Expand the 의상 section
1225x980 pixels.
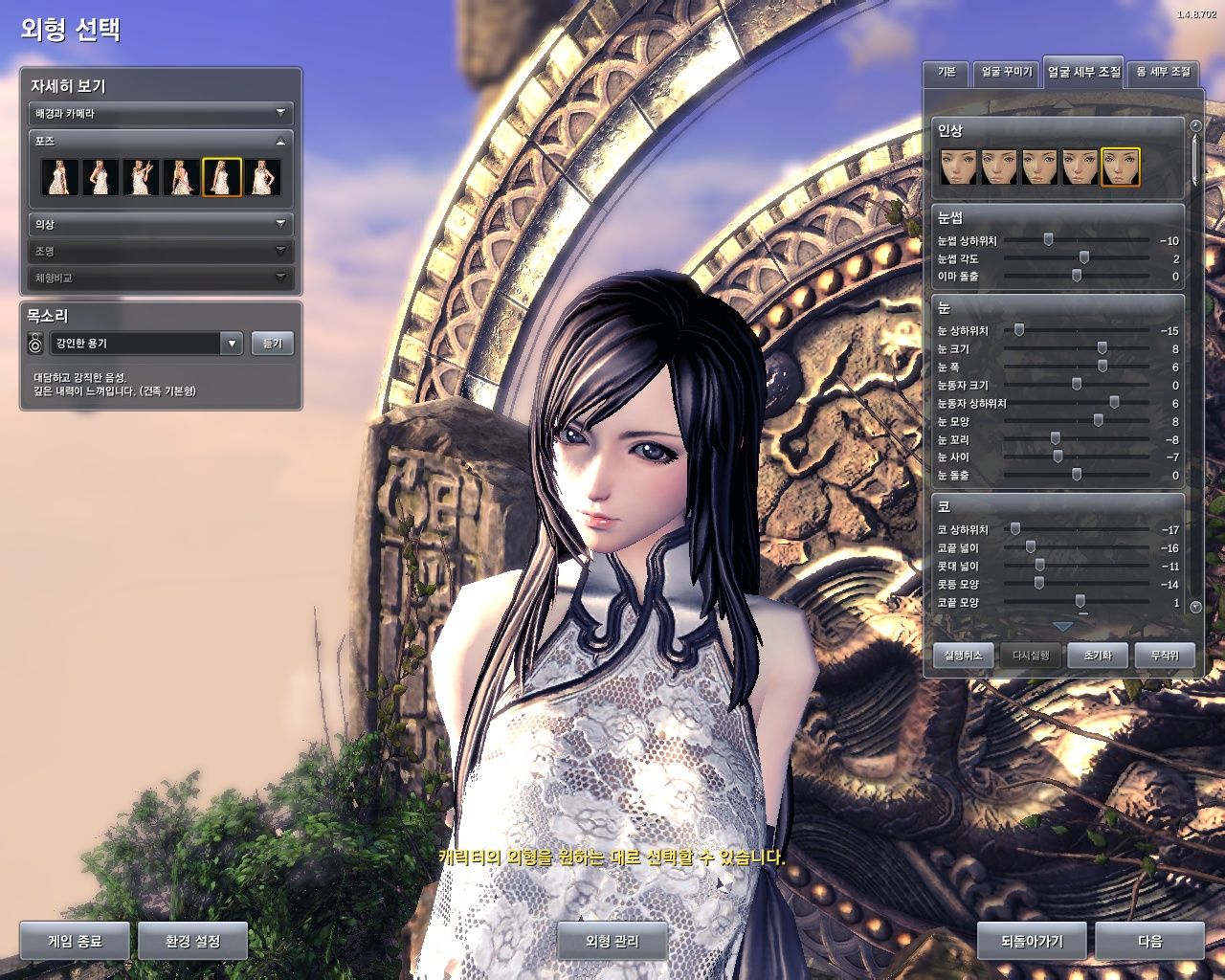[160, 224]
